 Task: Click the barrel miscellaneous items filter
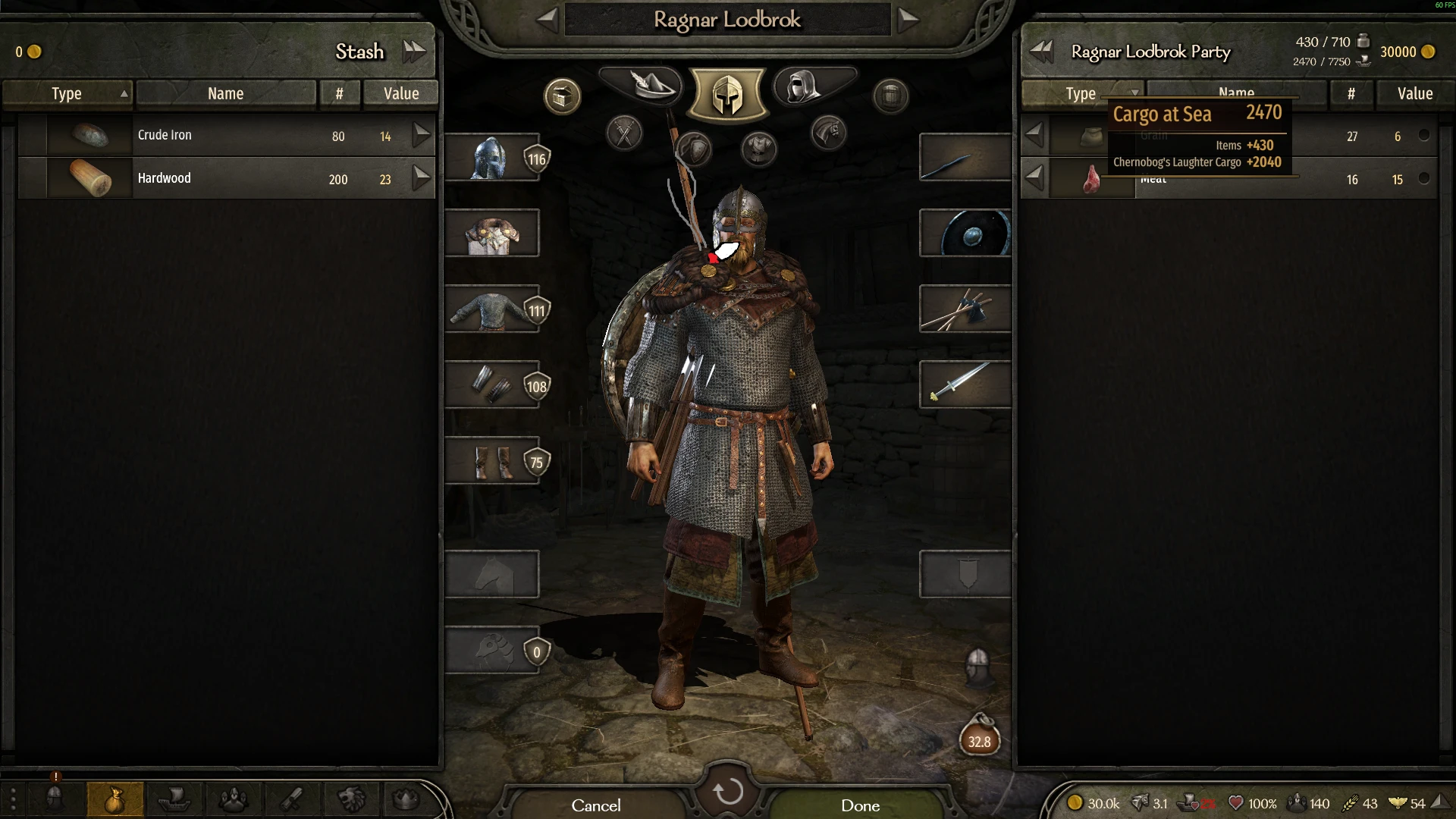(x=890, y=96)
